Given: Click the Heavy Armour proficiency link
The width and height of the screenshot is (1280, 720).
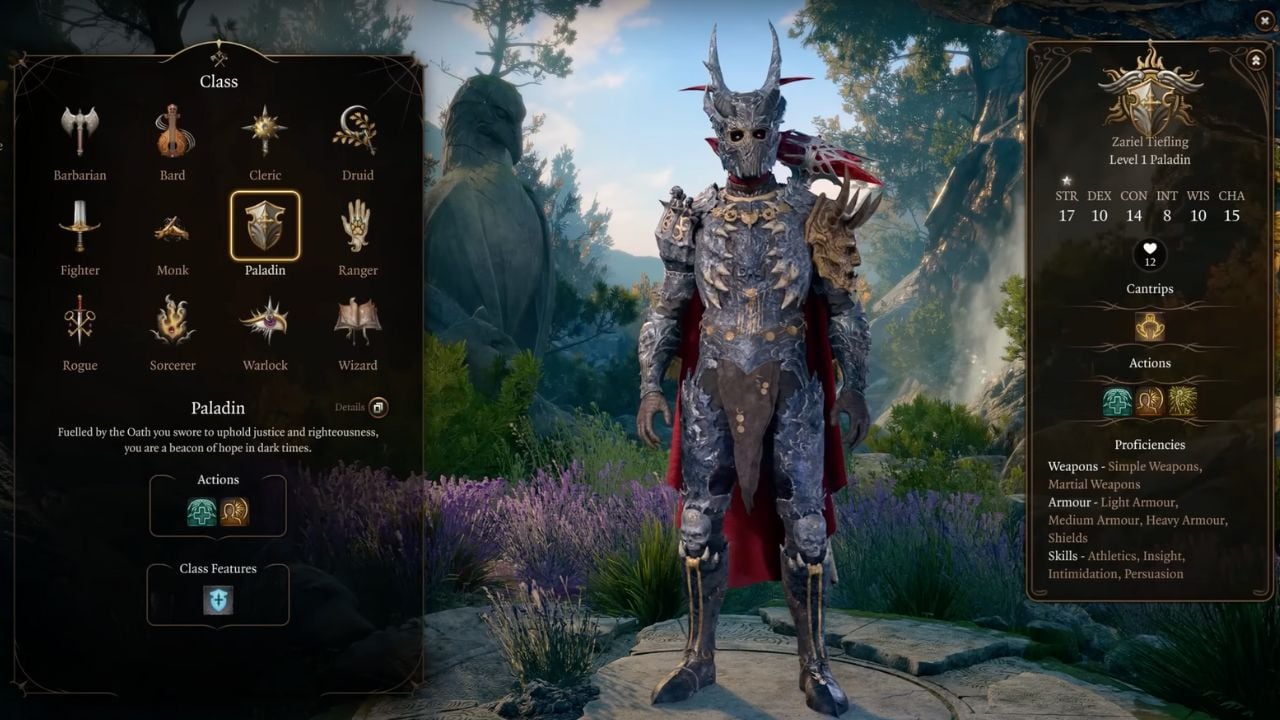Looking at the screenshot, I should [1188, 520].
